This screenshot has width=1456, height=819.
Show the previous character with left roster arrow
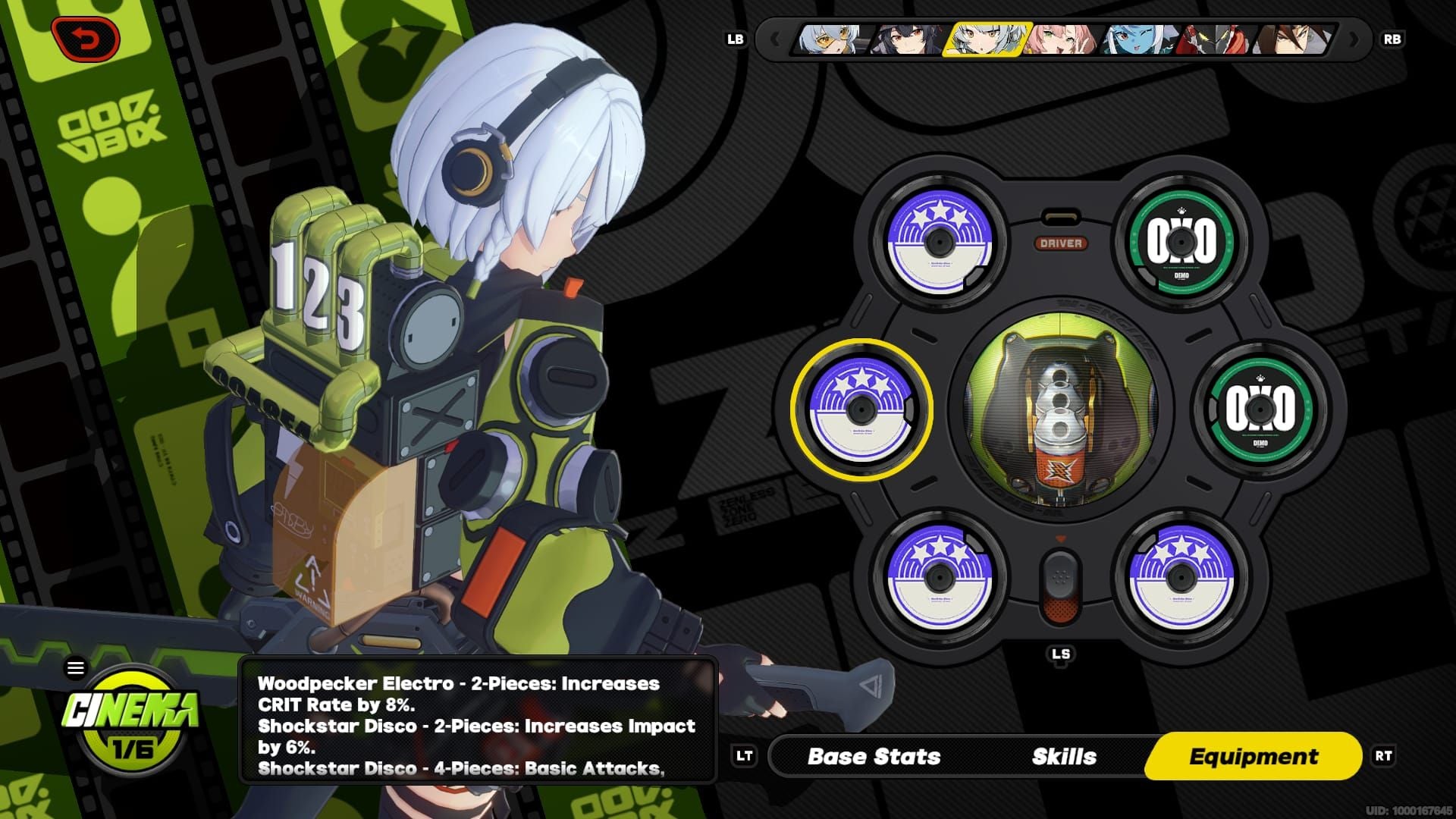[774, 39]
